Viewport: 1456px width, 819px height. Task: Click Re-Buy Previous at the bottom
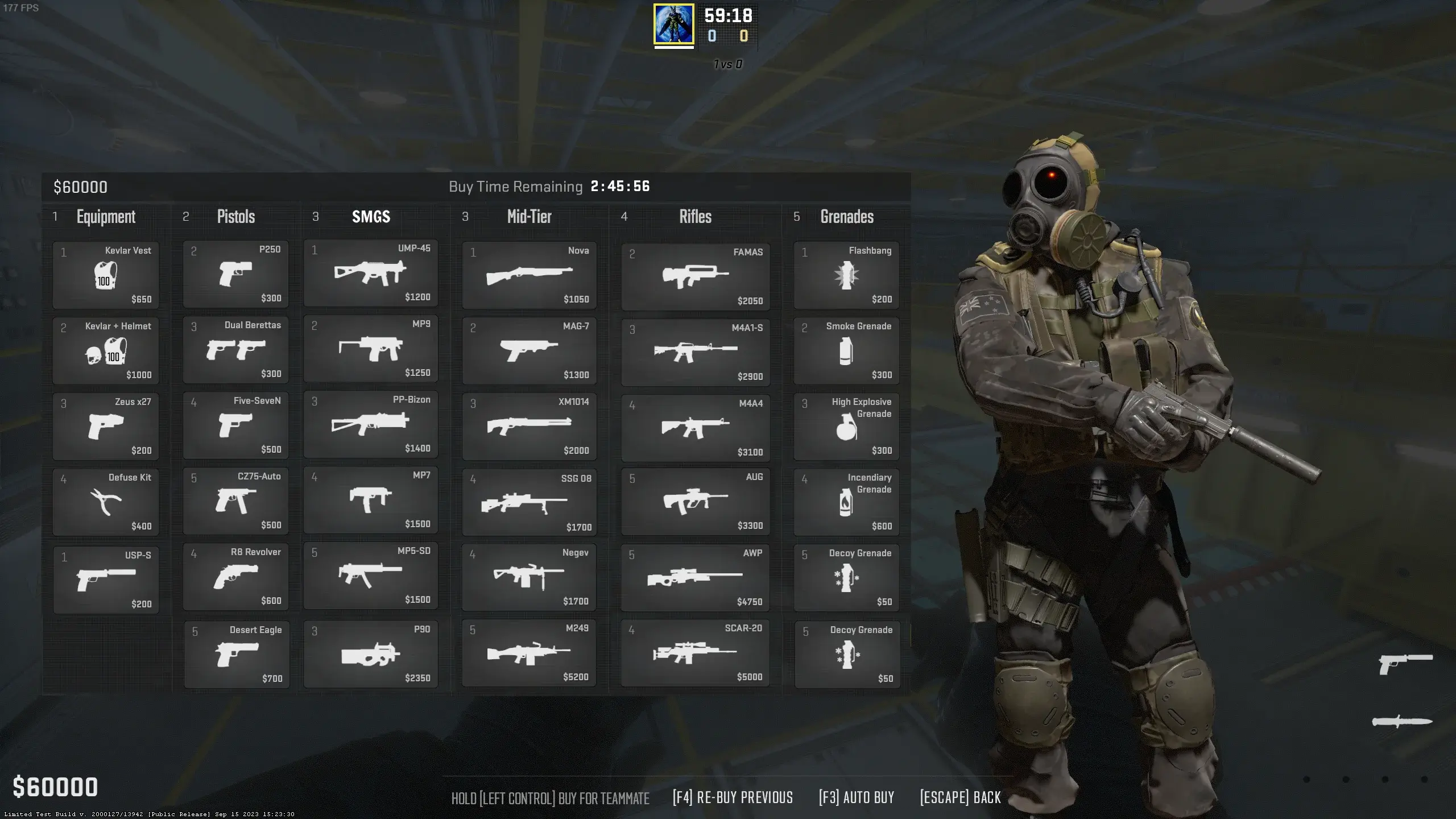pos(733,797)
